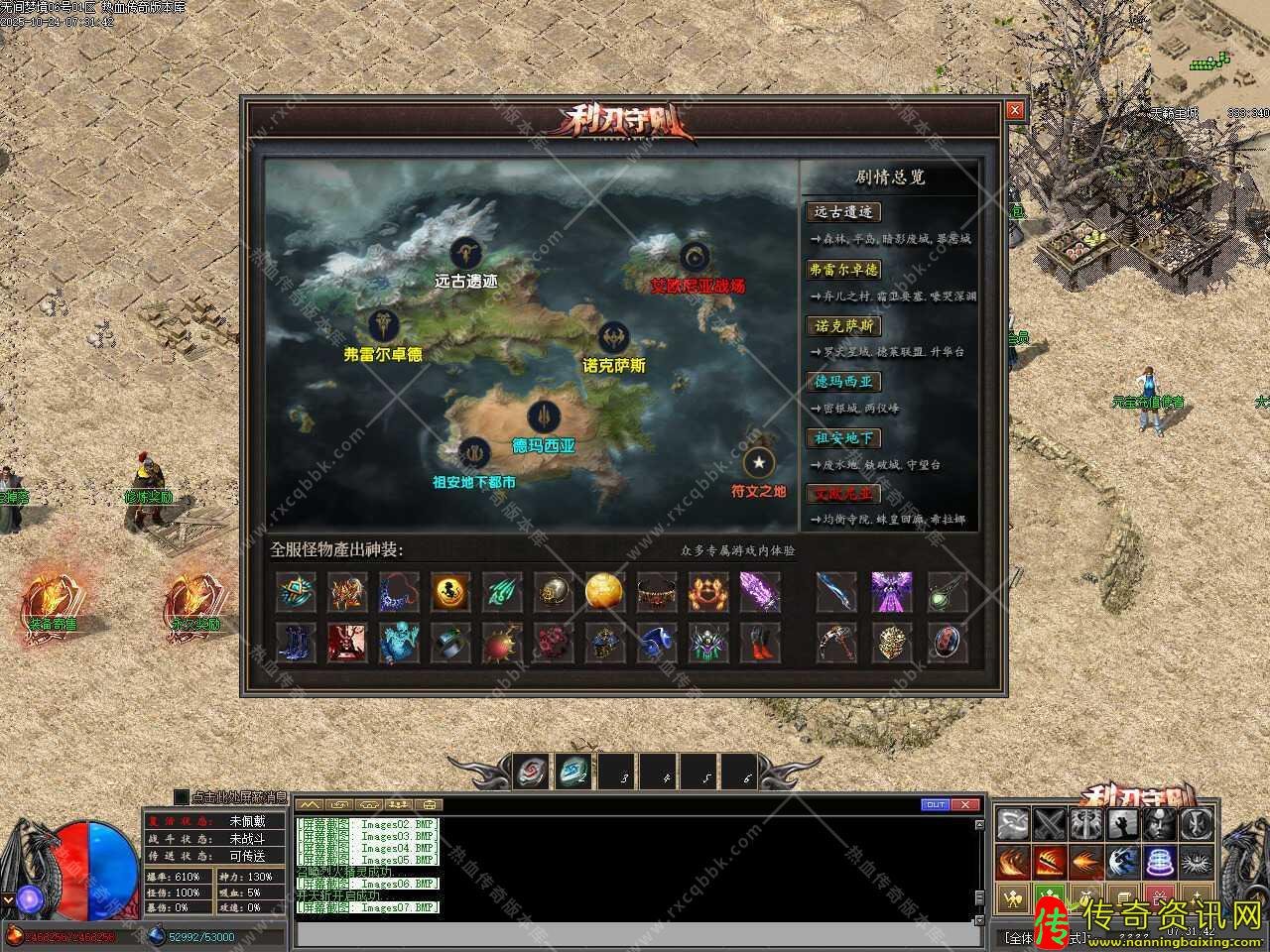
Task: Choose the 弗雷尔卓德 story list button
Action: (x=844, y=270)
